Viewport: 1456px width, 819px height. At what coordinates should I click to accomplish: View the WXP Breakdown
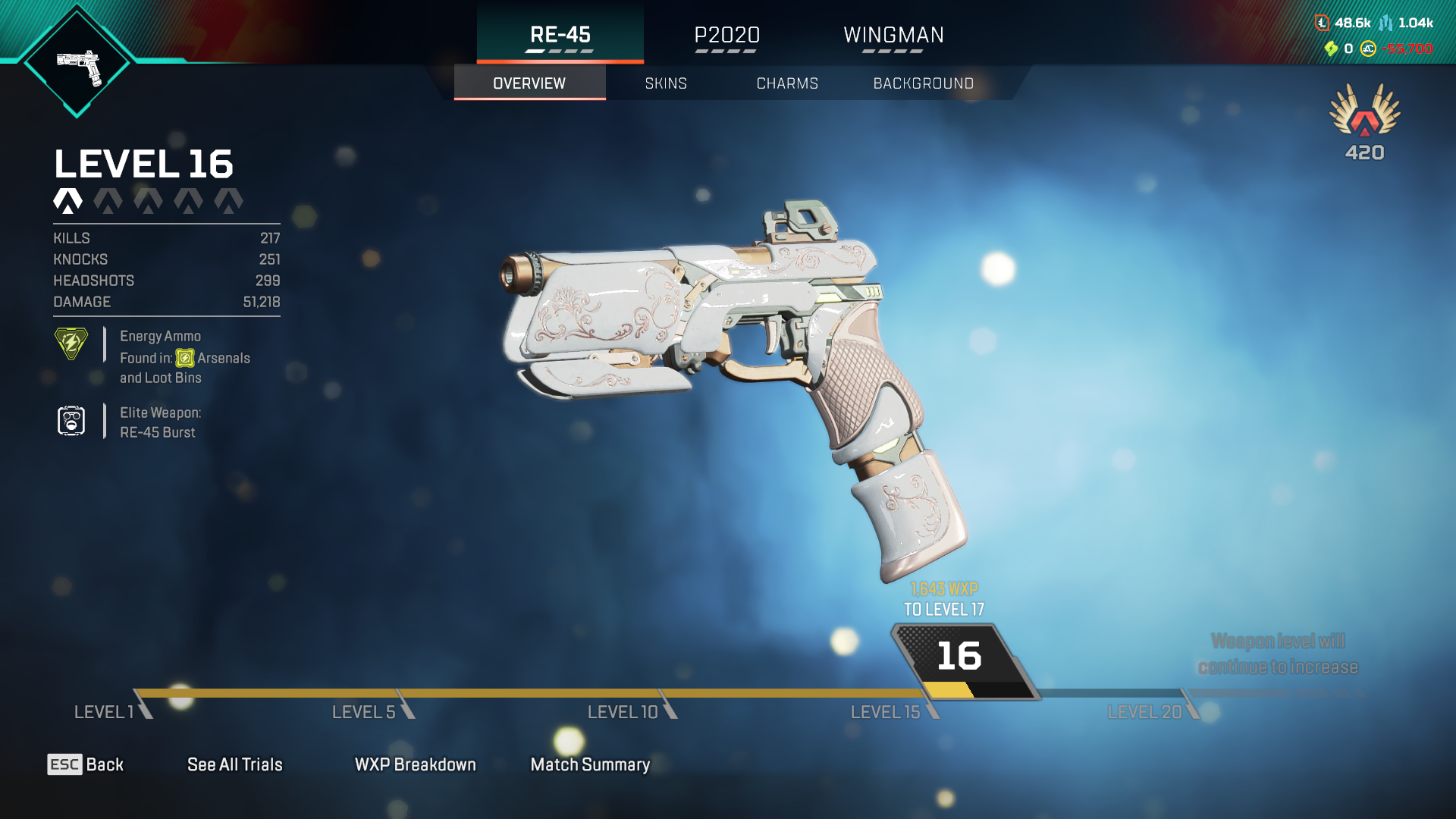416,764
